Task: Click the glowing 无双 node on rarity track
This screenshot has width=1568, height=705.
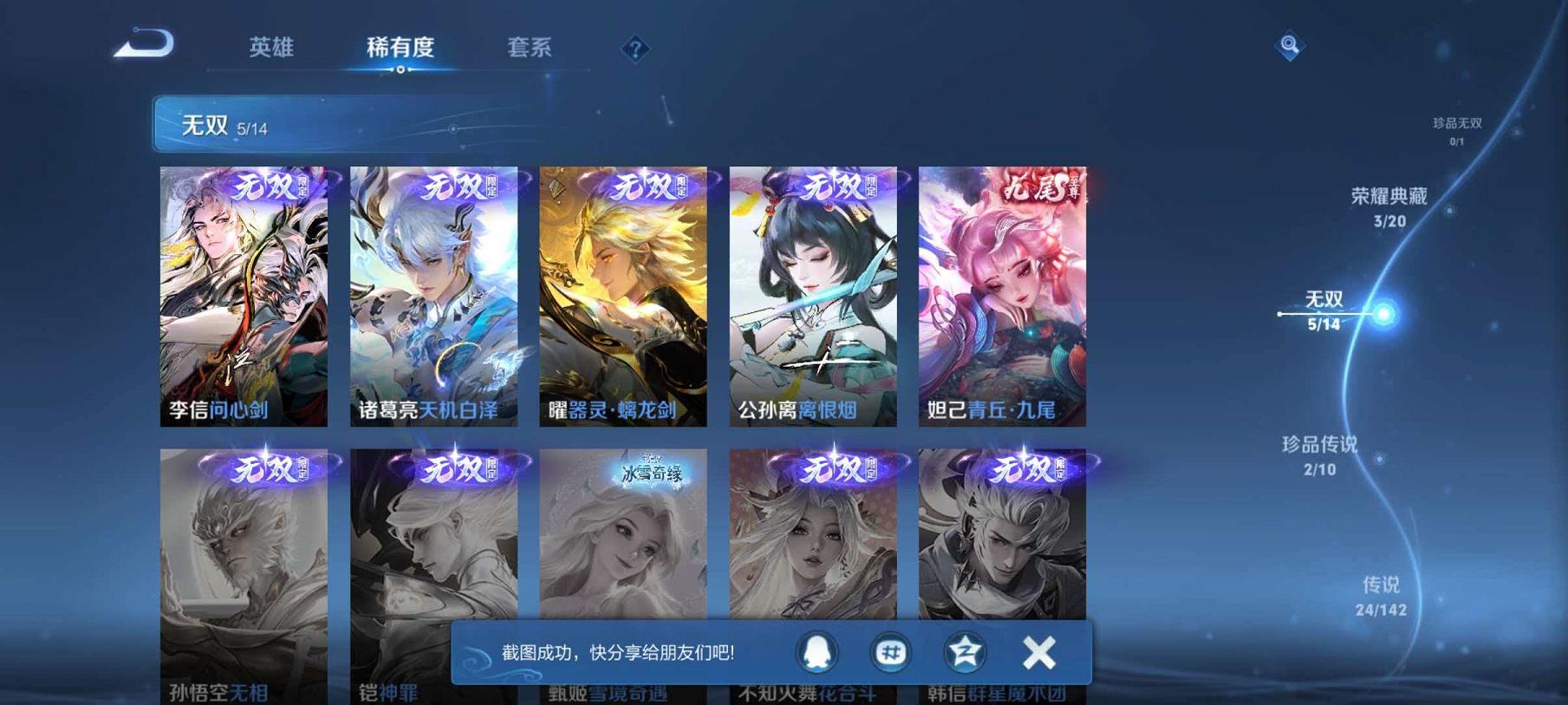Action: (x=1383, y=312)
